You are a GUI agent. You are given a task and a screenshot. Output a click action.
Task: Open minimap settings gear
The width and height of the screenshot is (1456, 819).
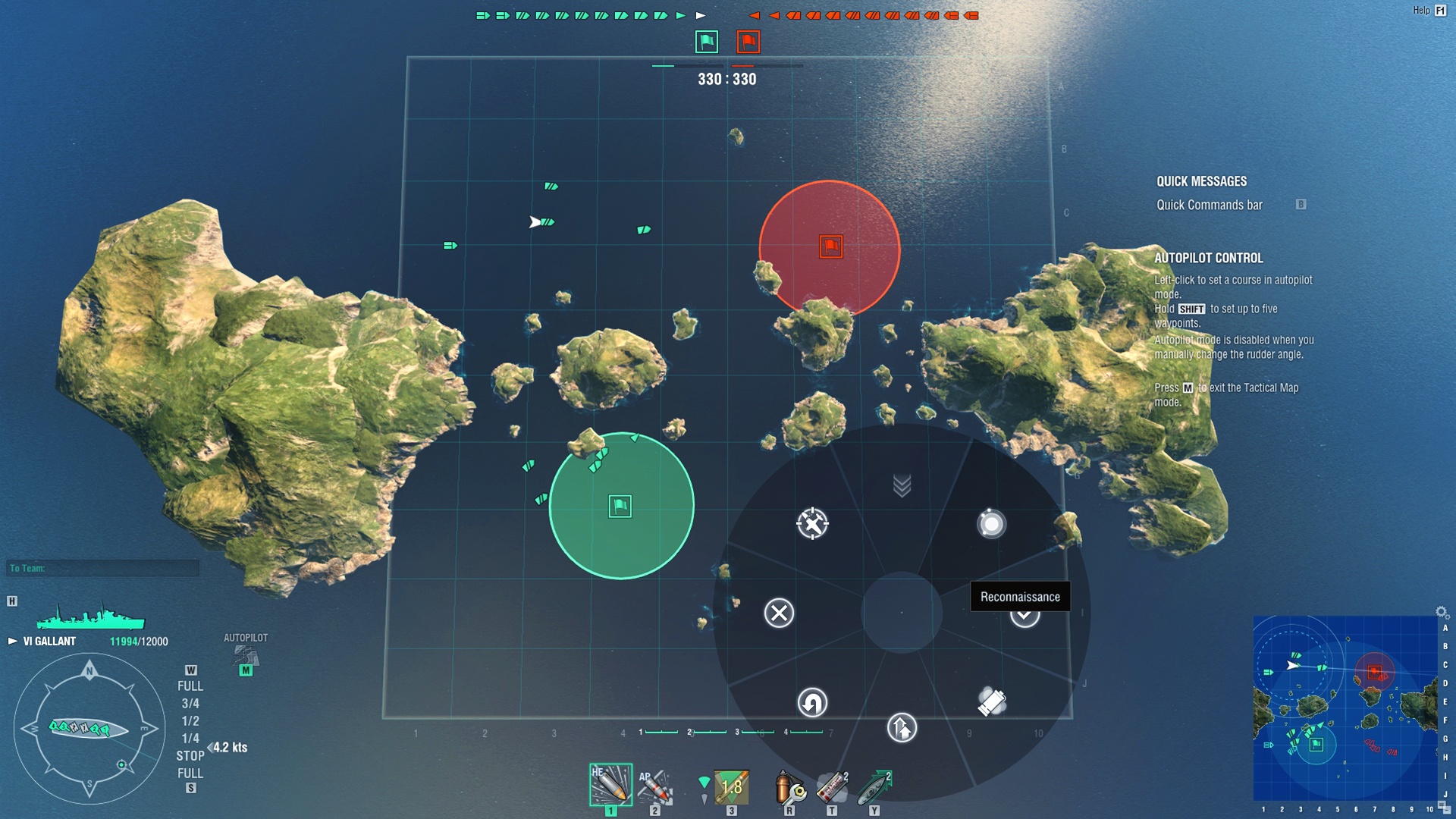pos(1441,612)
